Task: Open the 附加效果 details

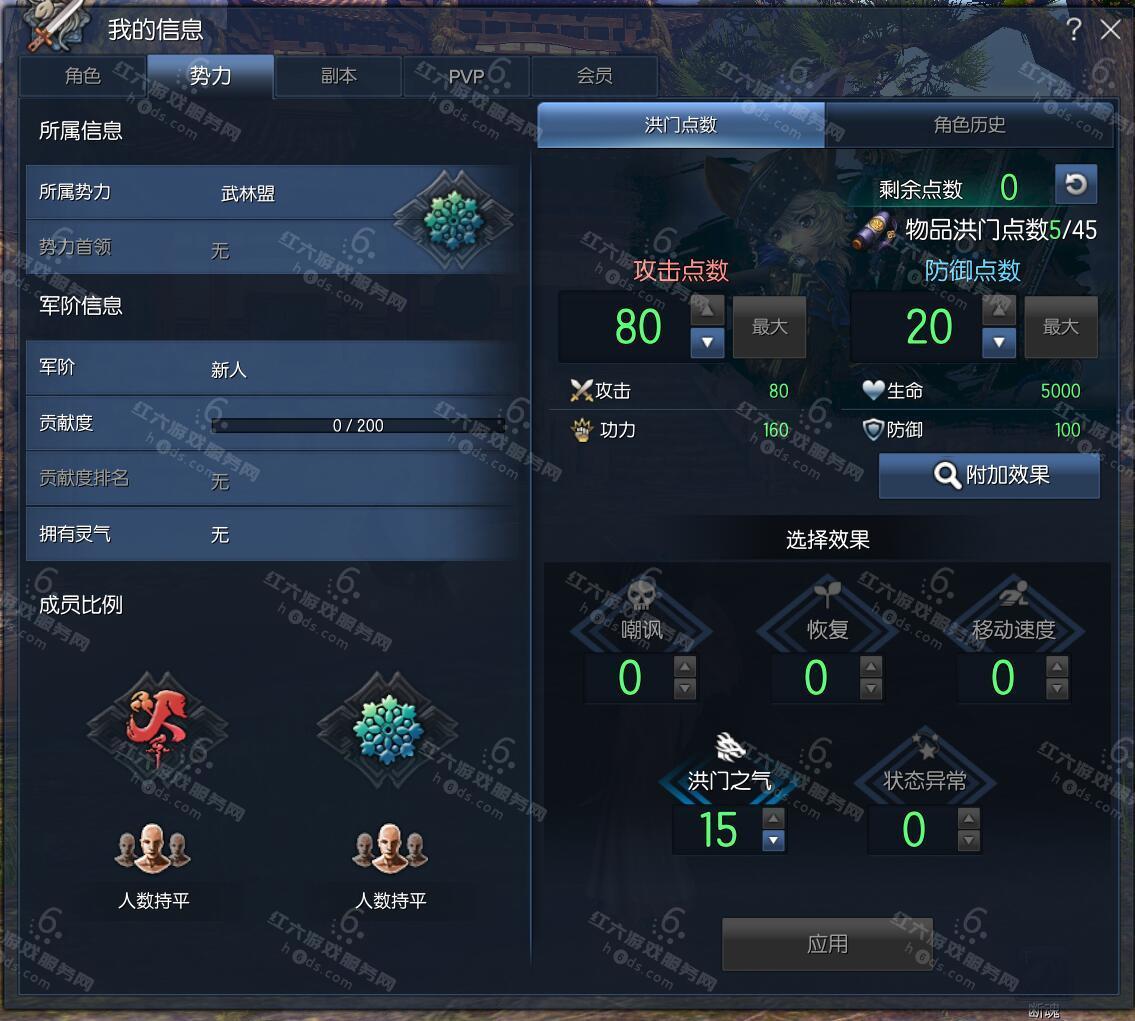Action: click(989, 475)
